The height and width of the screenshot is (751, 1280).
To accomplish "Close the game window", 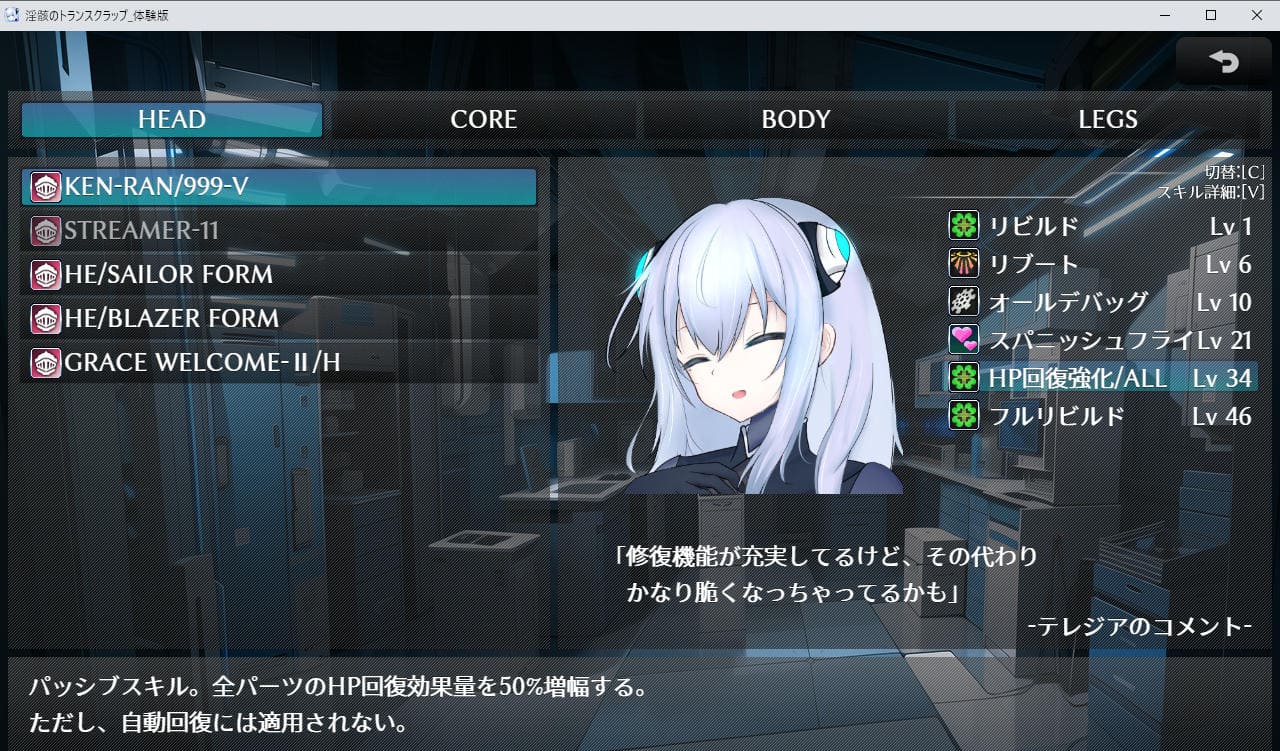I will (x=1257, y=15).
